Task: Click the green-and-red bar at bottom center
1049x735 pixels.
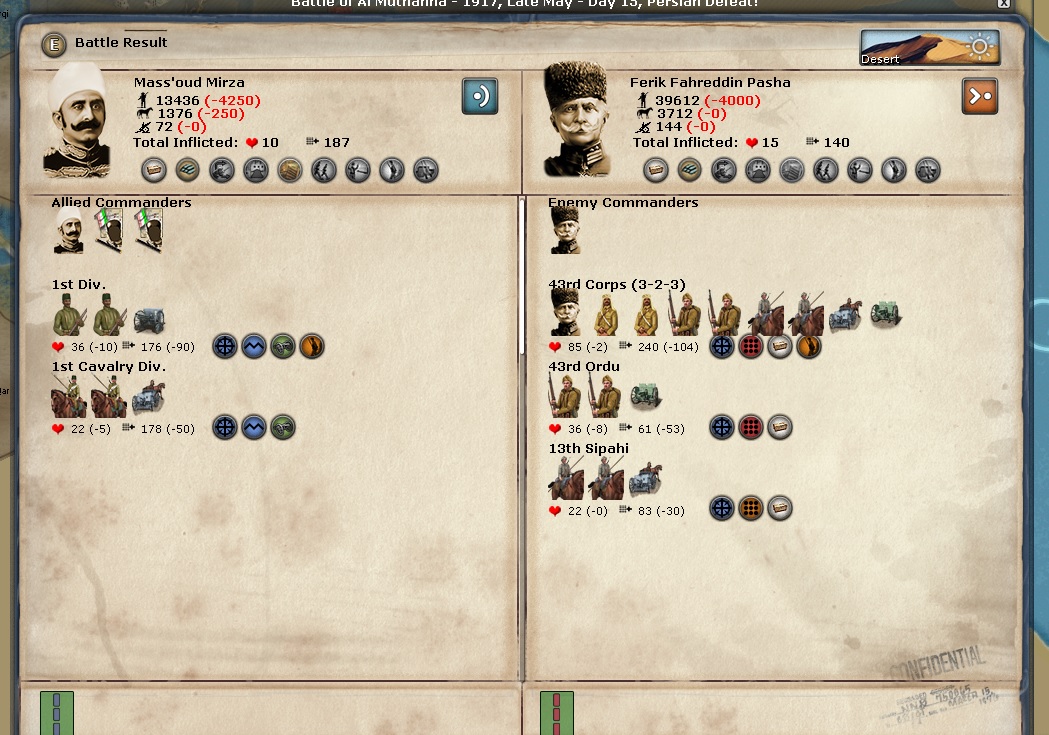Action: coord(557,712)
